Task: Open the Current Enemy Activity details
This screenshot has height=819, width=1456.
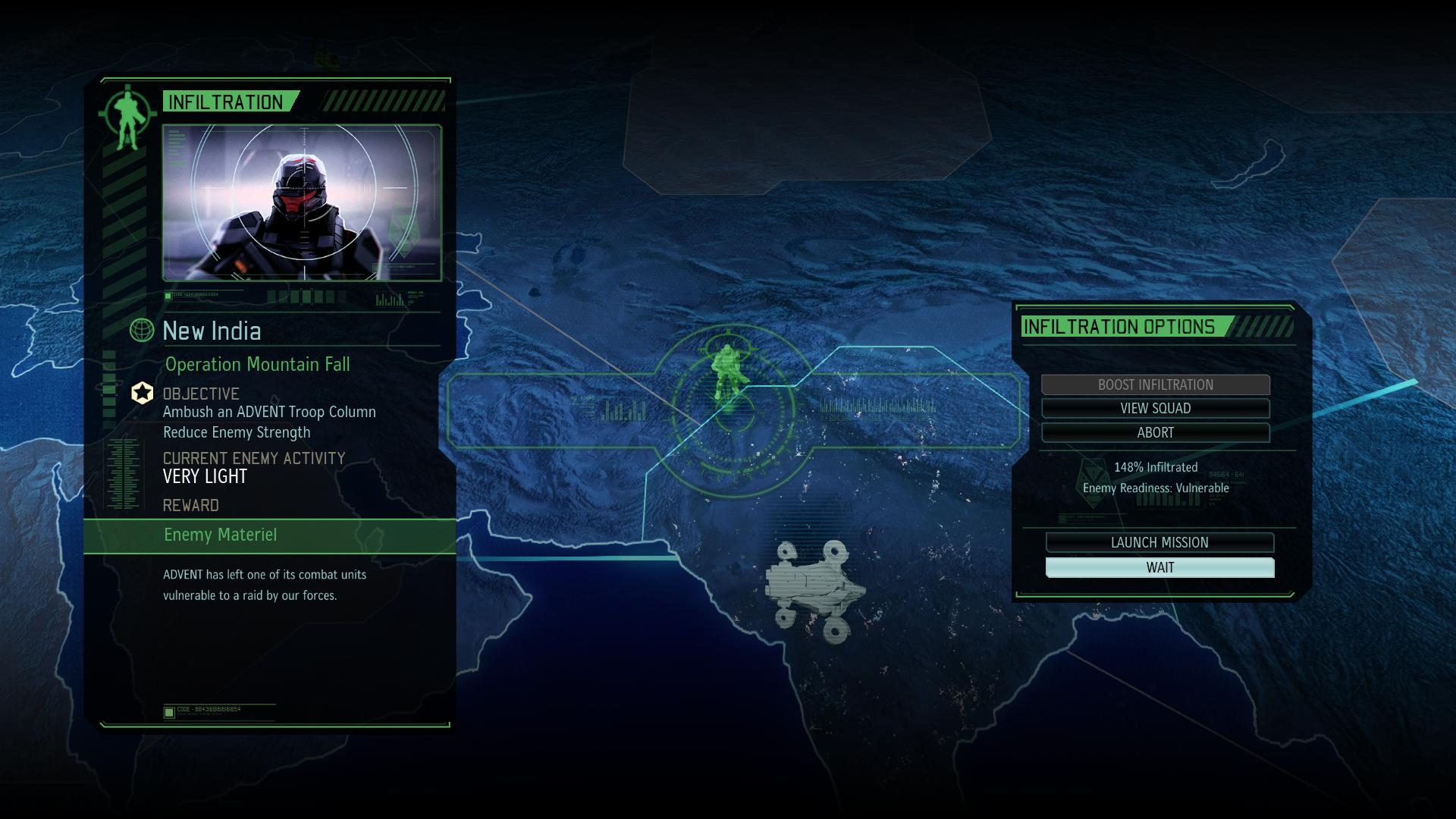Action: [254, 458]
